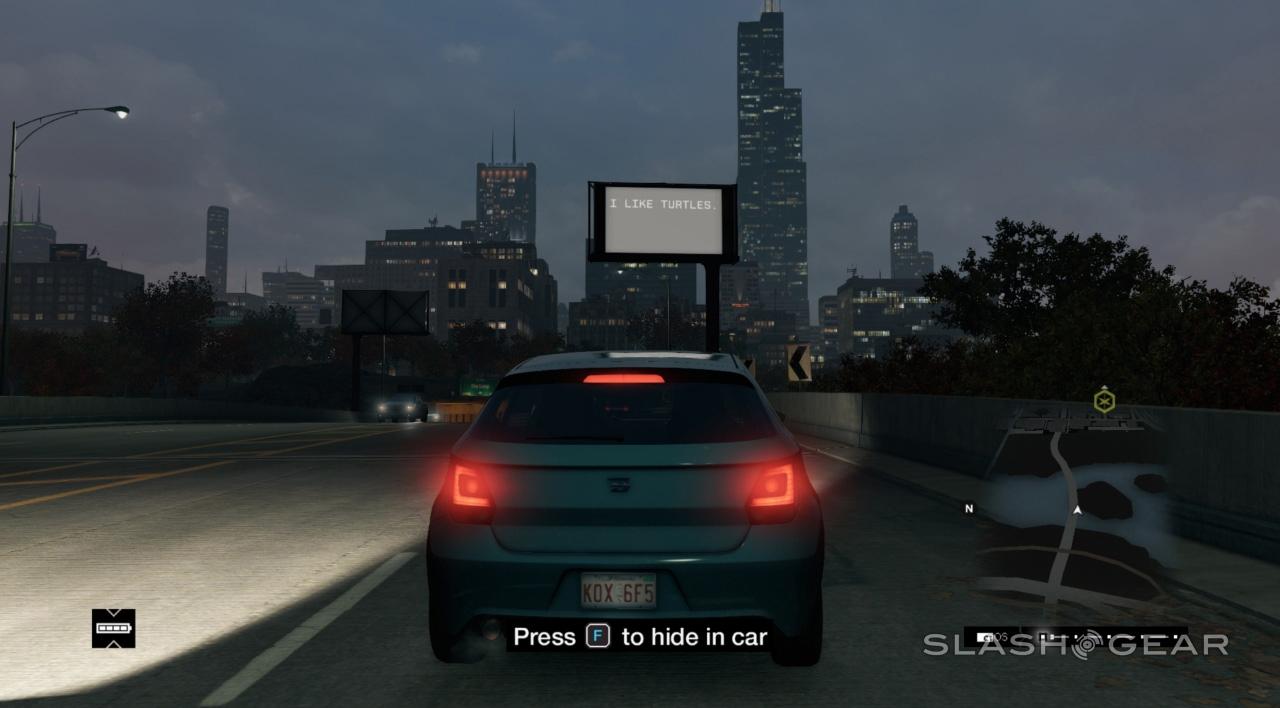This screenshot has width=1280, height=708.
Task: Select the yellow hexagon waypoint marker
Action: [1104, 401]
